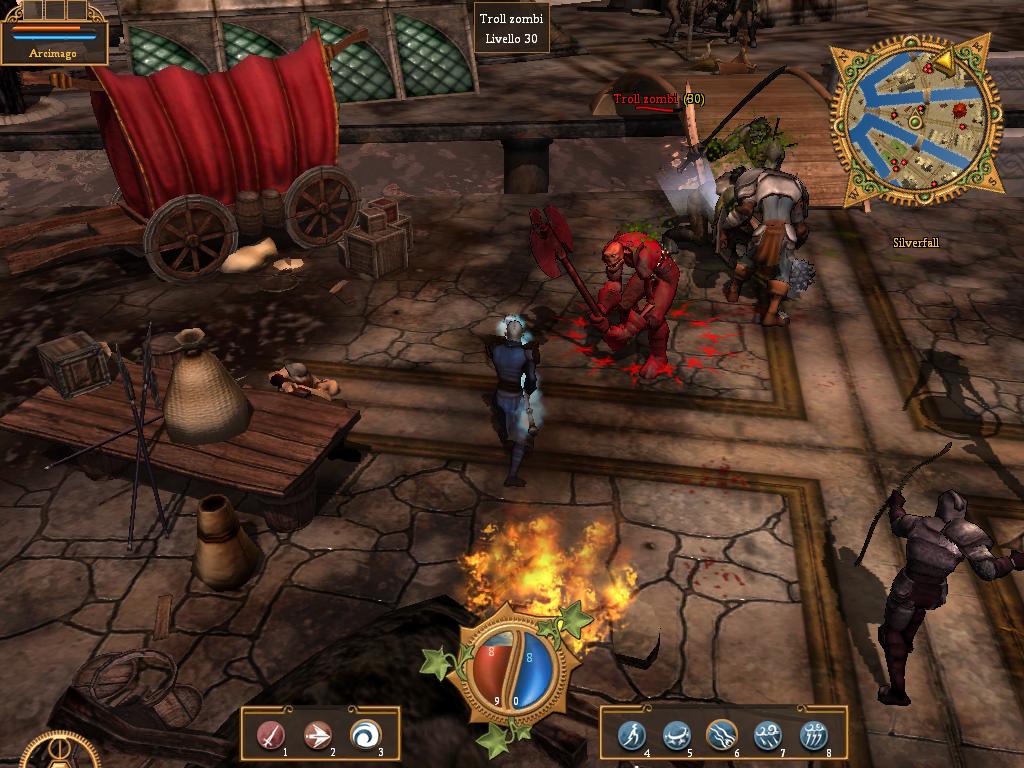Open the circular city minimap
Screen dimensions: 1024x768
[916, 118]
